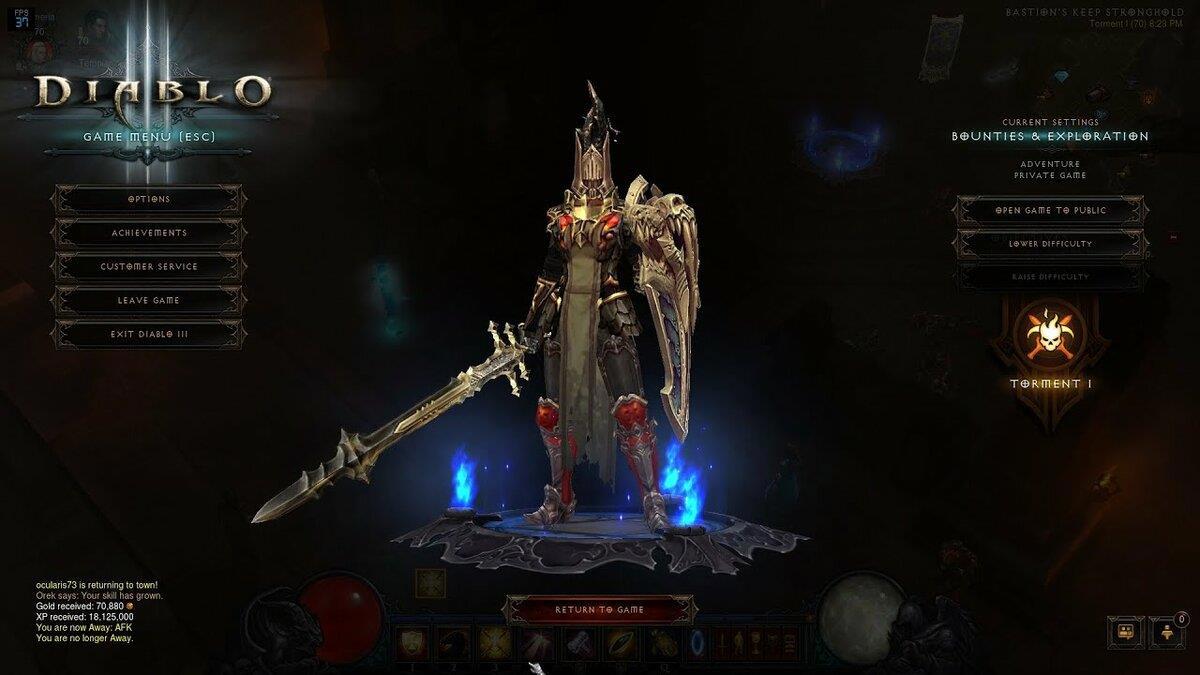
Task: Select the shield skill in the hotbar
Action: (x=411, y=643)
